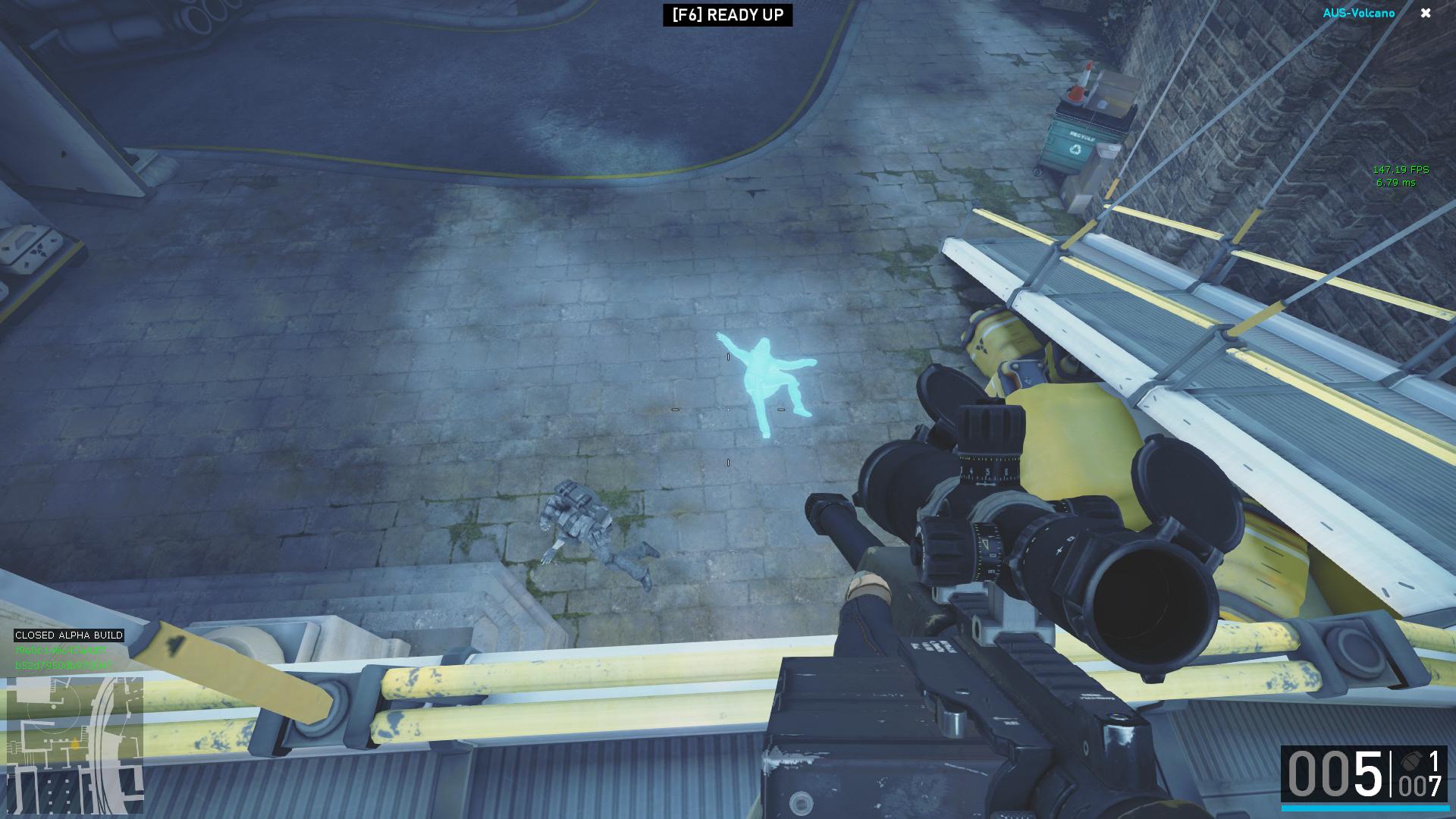Select the grenade icon beside the ammo count
This screenshot has height=819, width=1456.
pyautogui.click(x=1411, y=761)
